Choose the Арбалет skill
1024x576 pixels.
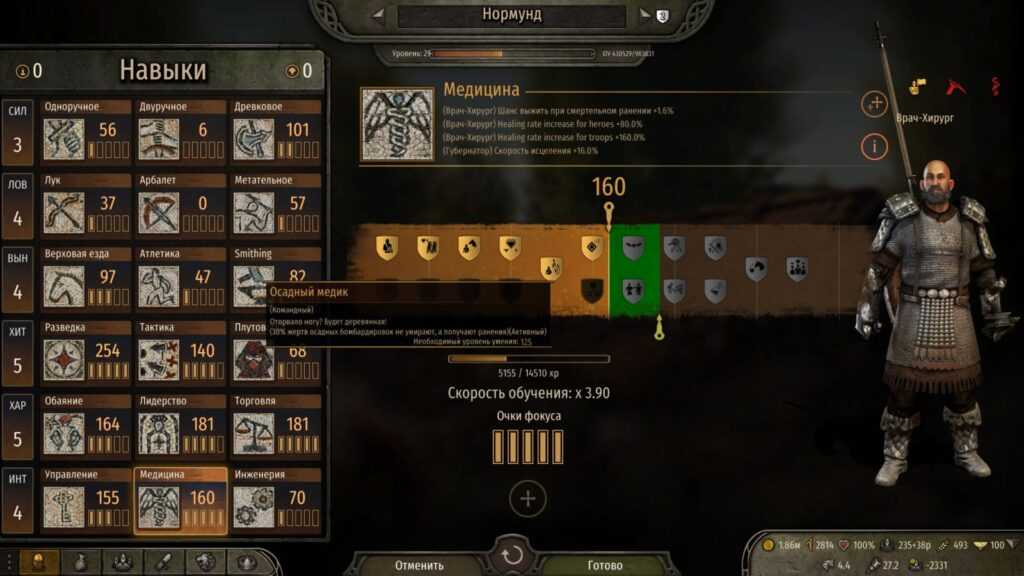pos(181,204)
